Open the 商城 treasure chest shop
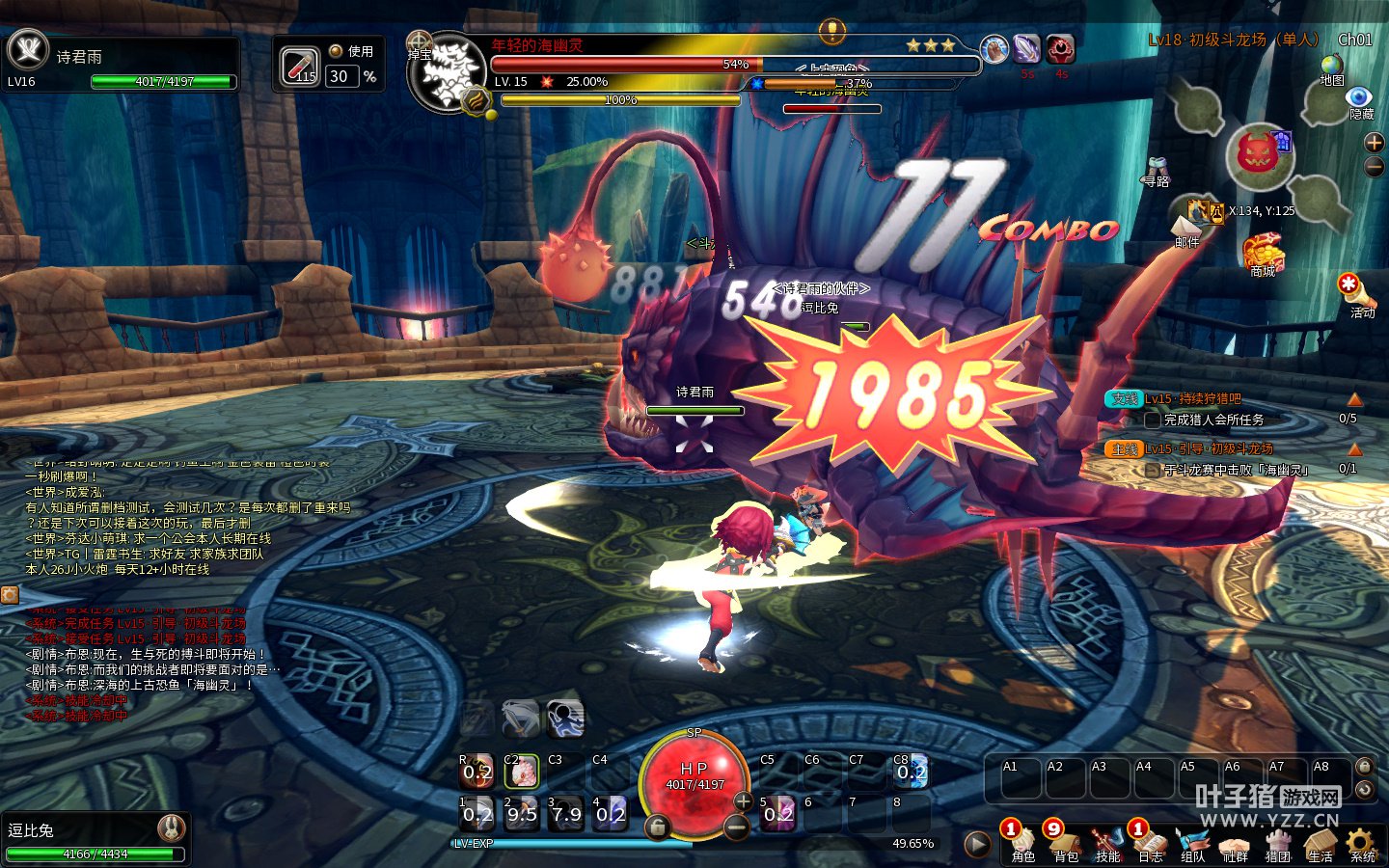Viewport: 1389px width, 868px height. tap(1263, 255)
